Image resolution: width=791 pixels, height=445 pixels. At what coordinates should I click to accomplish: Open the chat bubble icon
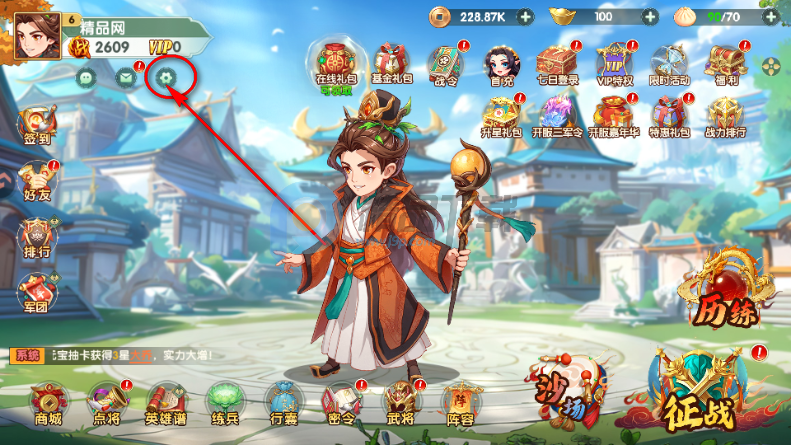[86, 77]
